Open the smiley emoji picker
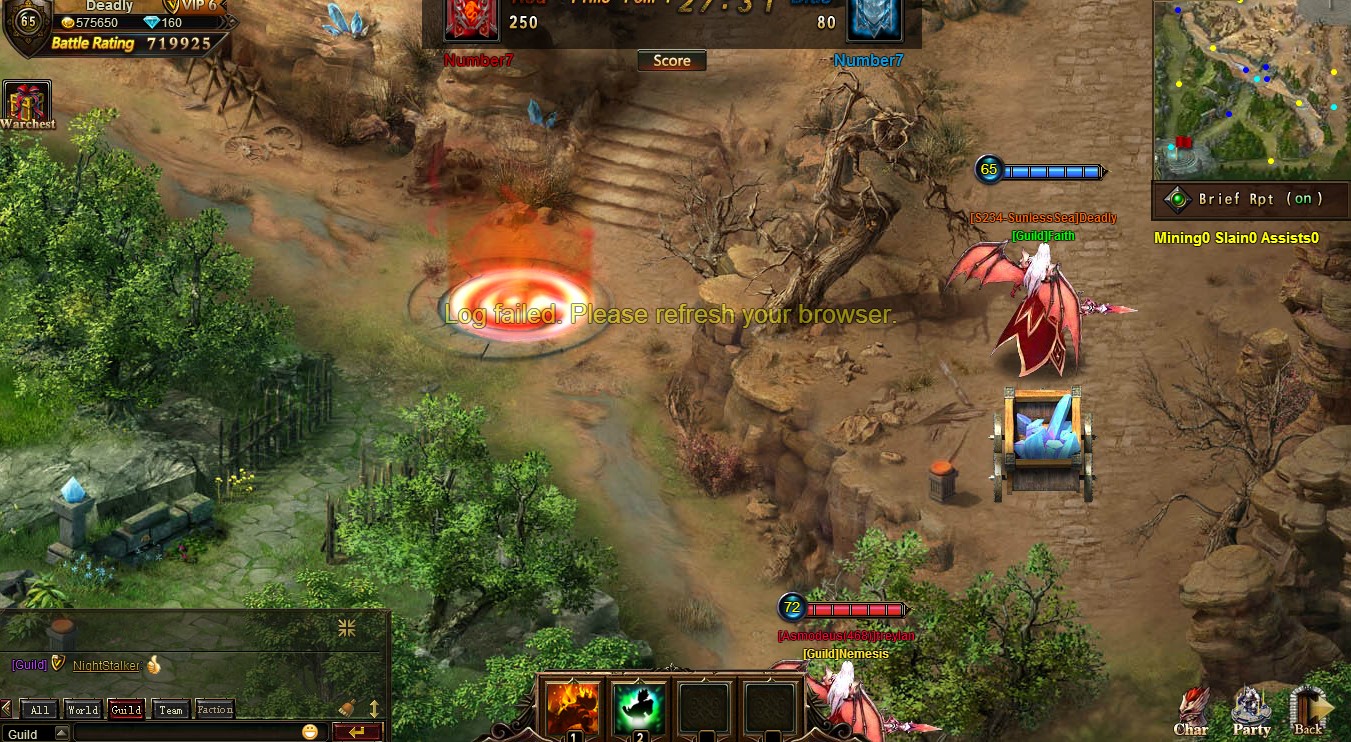 tap(310, 732)
